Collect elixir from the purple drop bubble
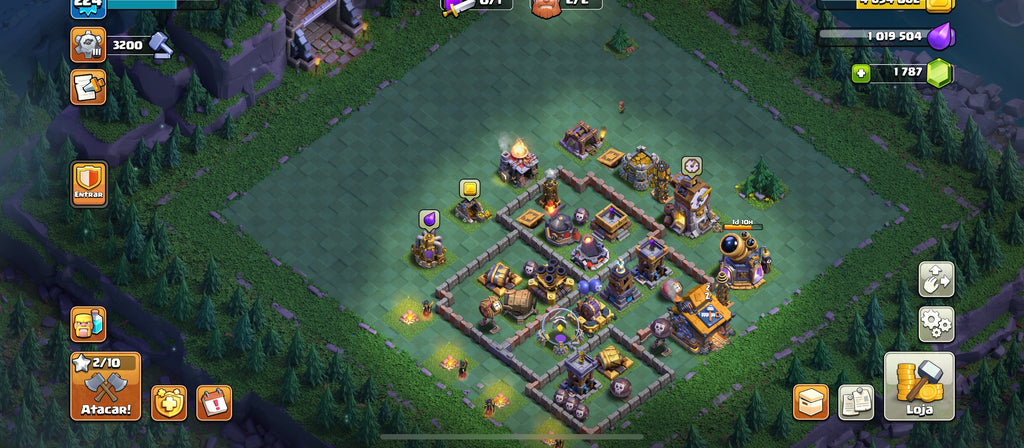This screenshot has height=448, width=1024. coord(429,219)
